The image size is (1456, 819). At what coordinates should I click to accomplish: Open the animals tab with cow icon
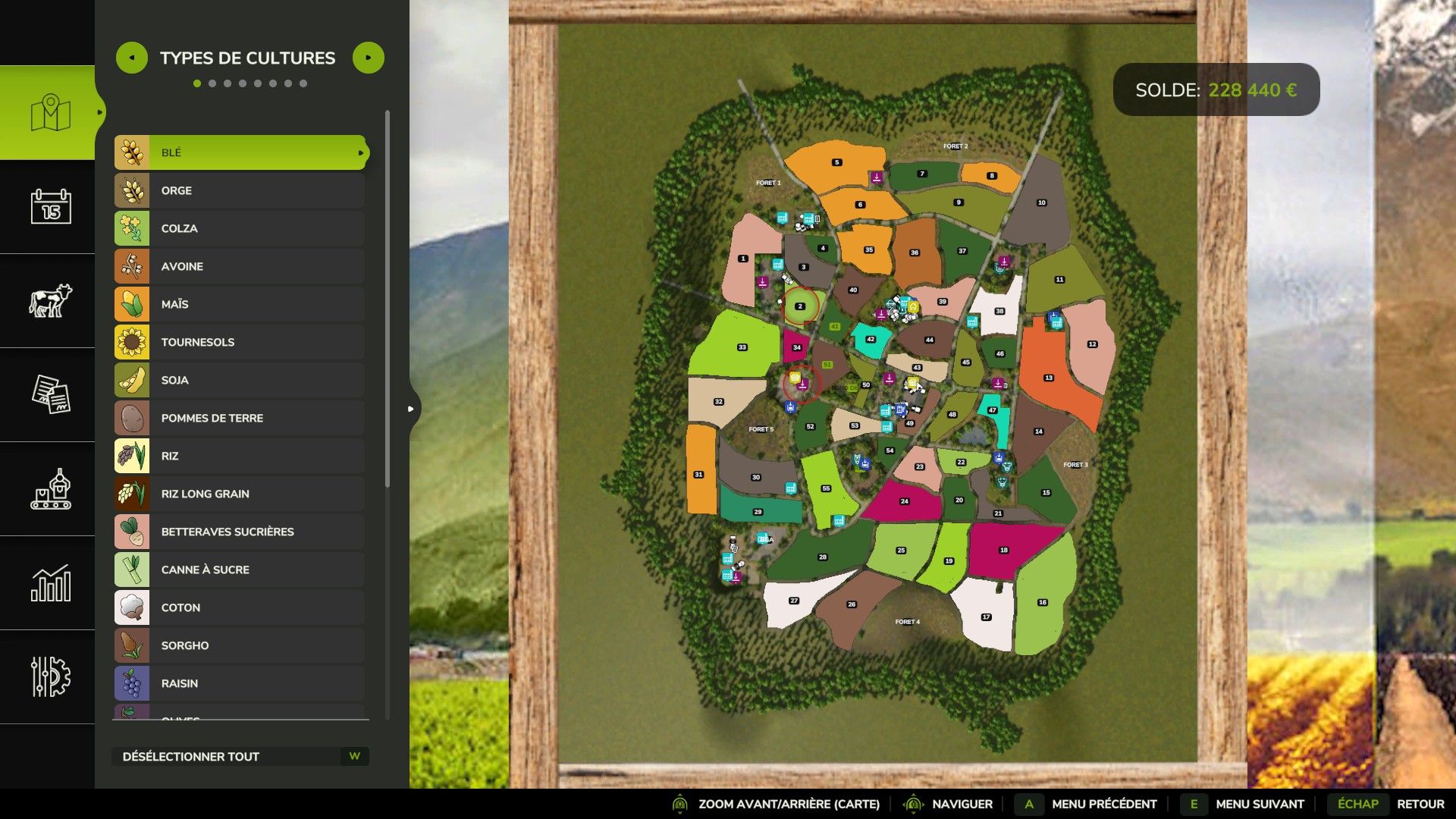pos(50,300)
